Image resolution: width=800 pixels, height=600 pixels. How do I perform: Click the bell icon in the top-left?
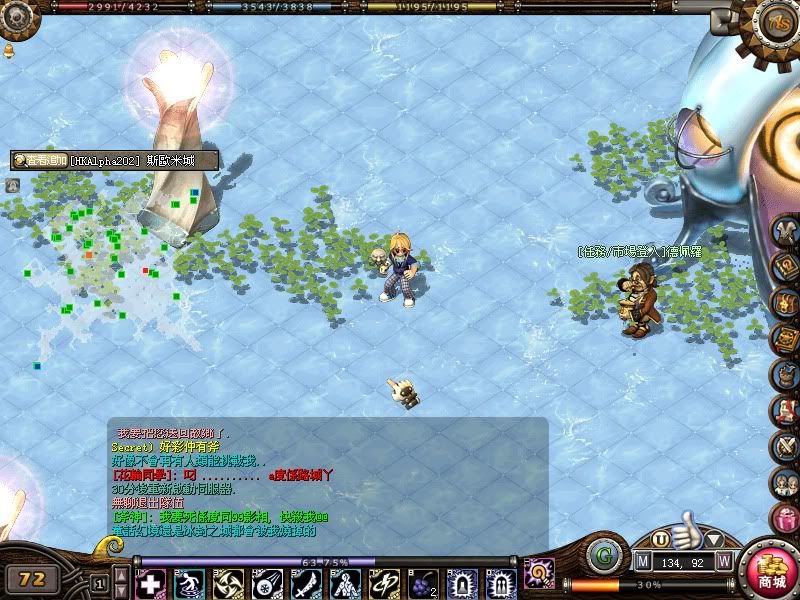(9, 49)
